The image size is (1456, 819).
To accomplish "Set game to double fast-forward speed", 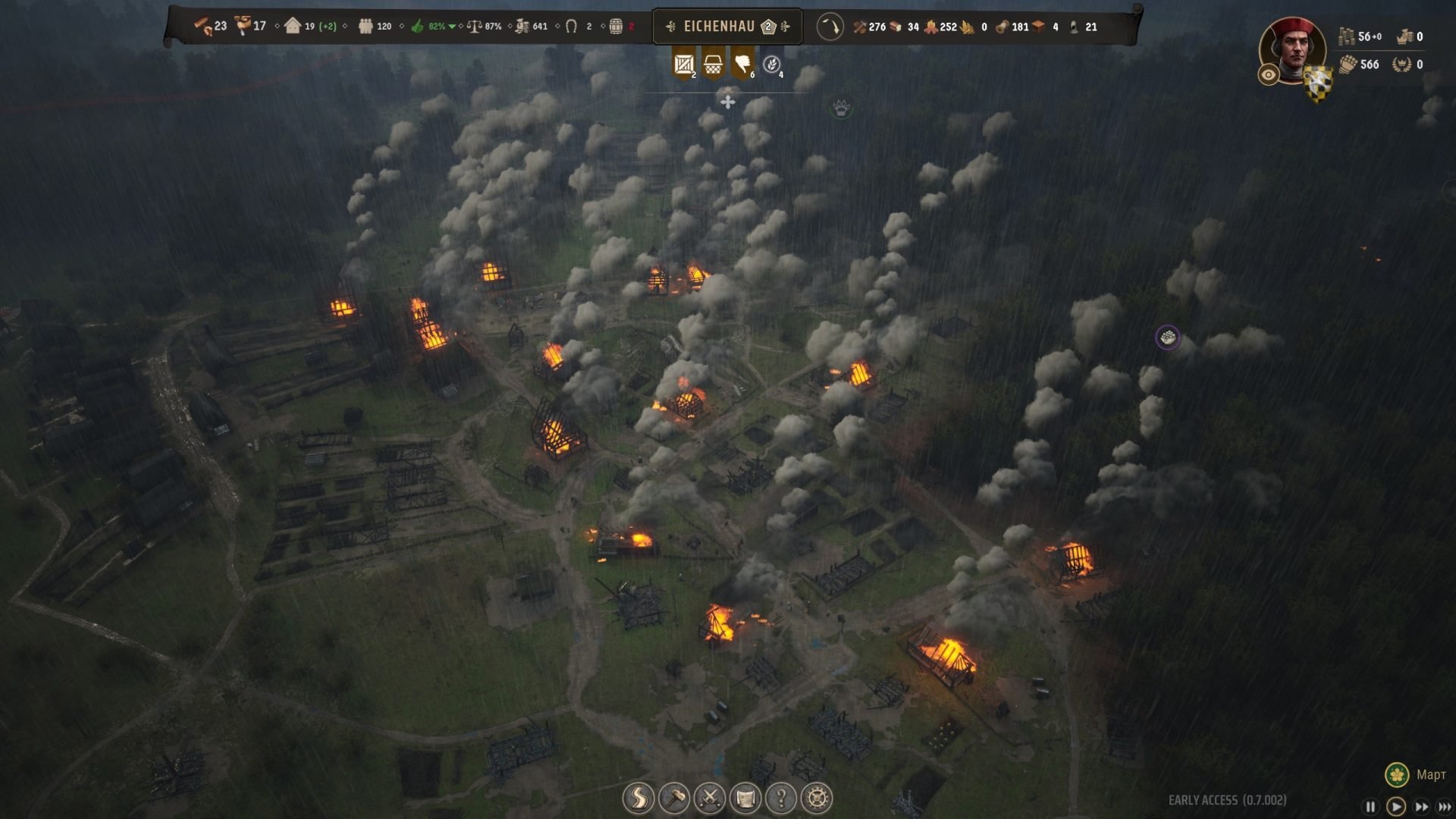I will (x=1421, y=807).
